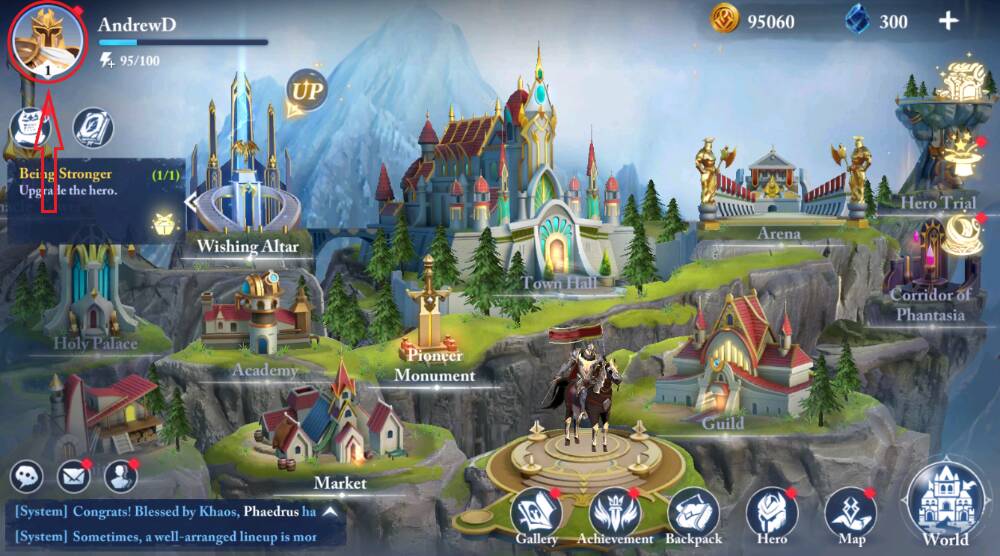Screen dimensions: 1000x556
Task: Open the friends silhouette icon
Action: tap(120, 476)
